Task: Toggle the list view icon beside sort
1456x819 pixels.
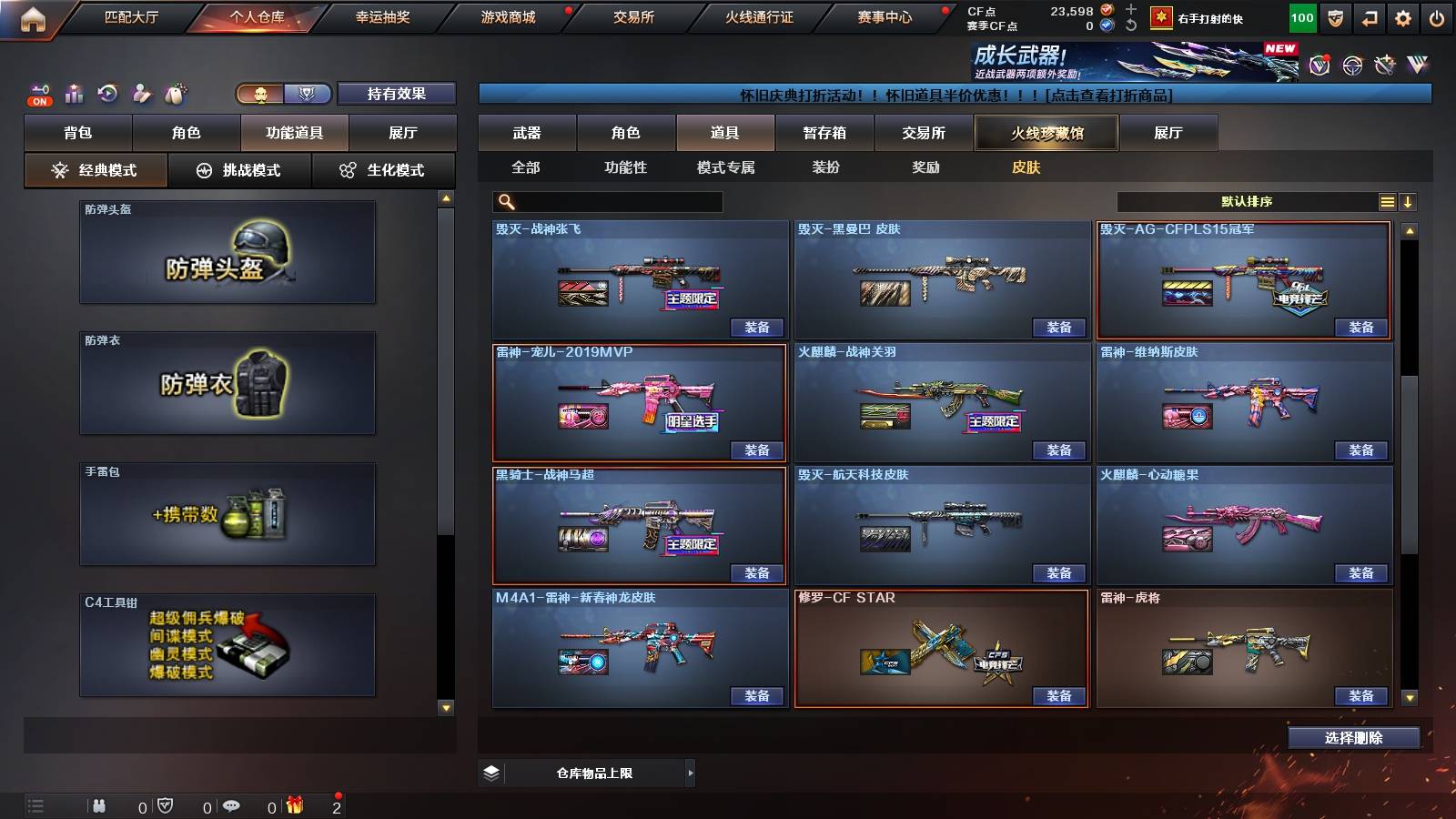Action: [1387, 201]
